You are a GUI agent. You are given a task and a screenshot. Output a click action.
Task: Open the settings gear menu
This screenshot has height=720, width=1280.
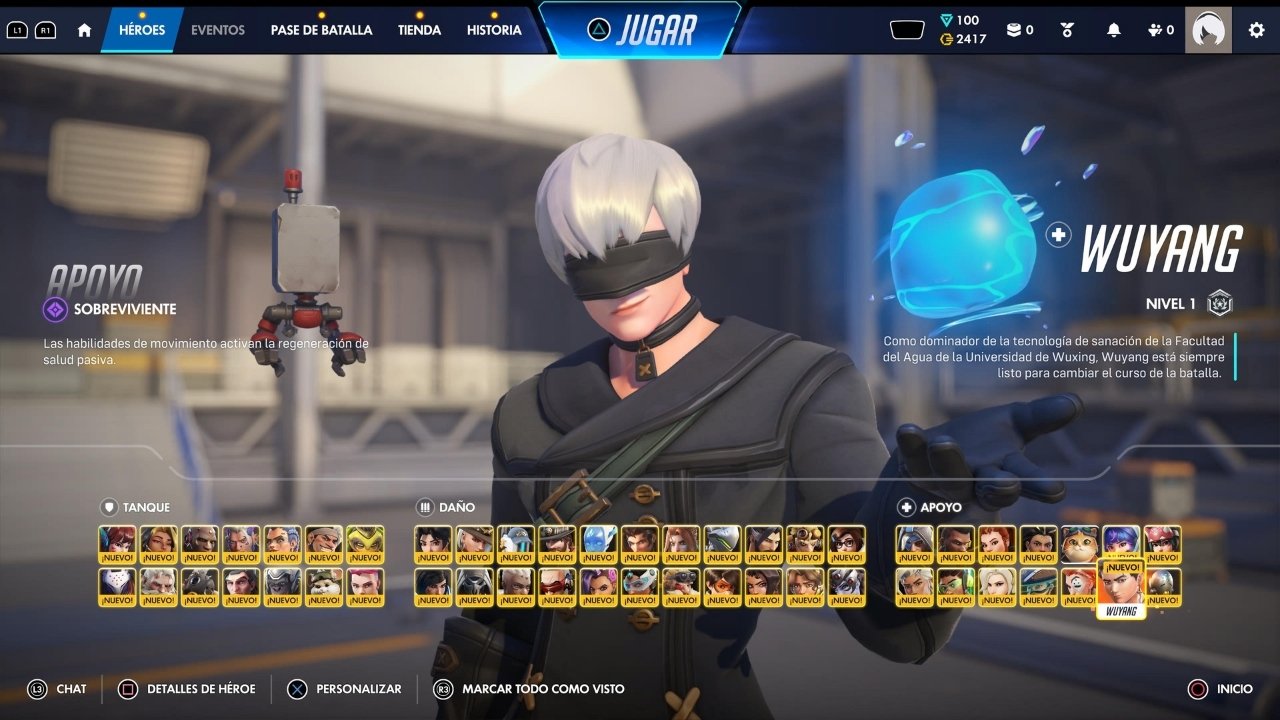pyautogui.click(x=1256, y=30)
